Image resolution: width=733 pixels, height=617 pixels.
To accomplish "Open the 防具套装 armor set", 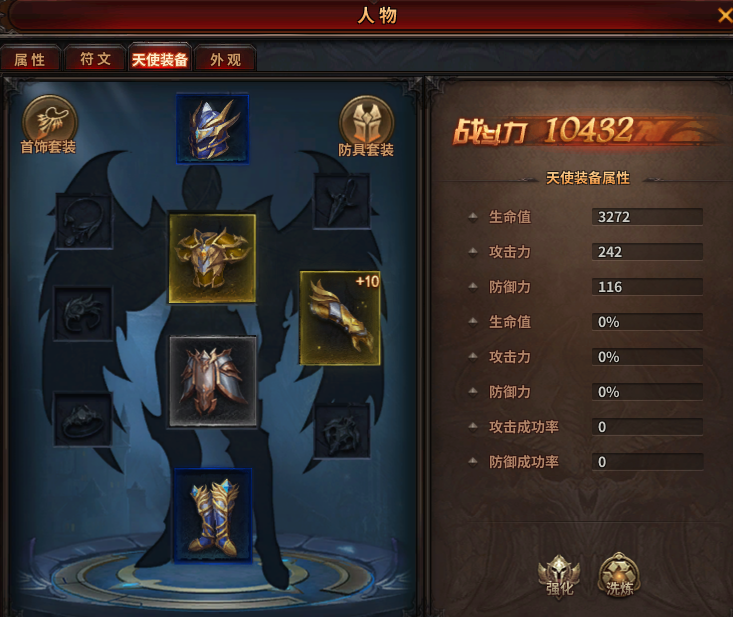I will point(366,125).
